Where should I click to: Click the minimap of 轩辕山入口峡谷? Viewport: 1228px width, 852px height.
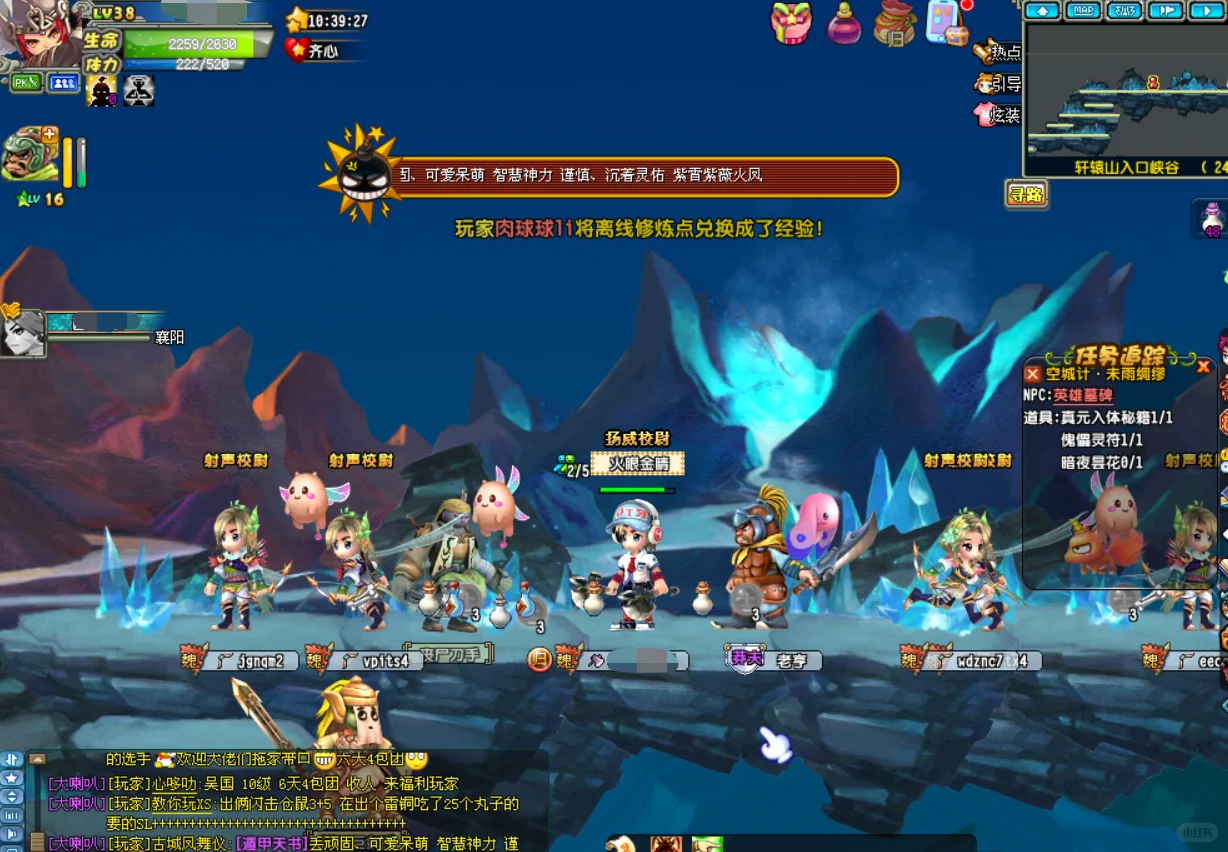pos(1125,90)
